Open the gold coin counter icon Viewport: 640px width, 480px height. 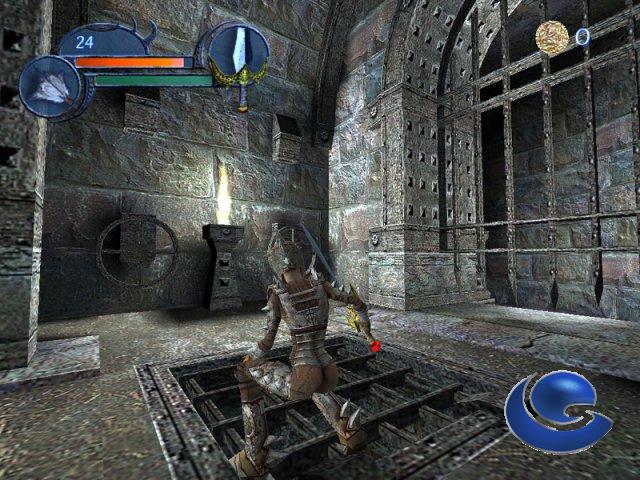[x=551, y=37]
